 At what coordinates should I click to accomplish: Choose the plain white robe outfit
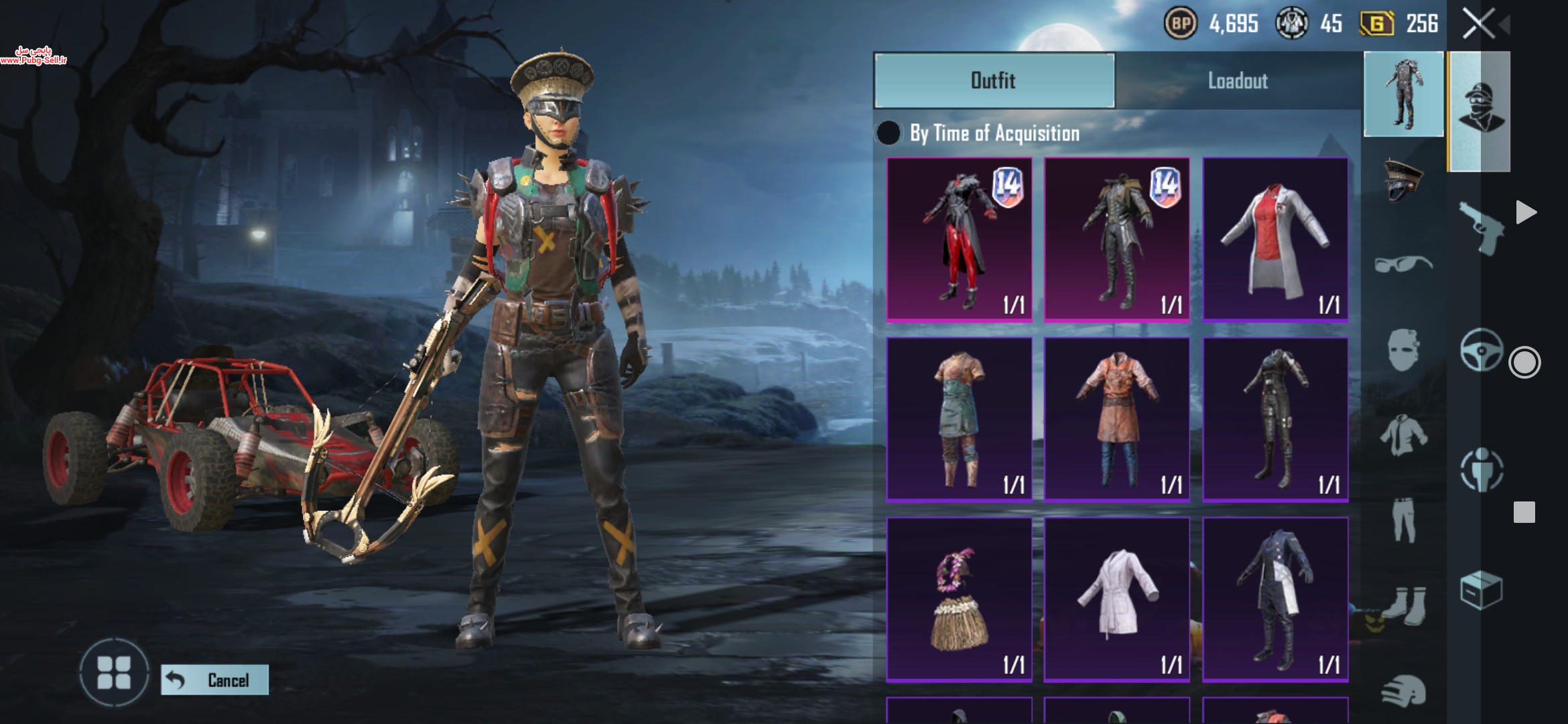[x=1116, y=599]
